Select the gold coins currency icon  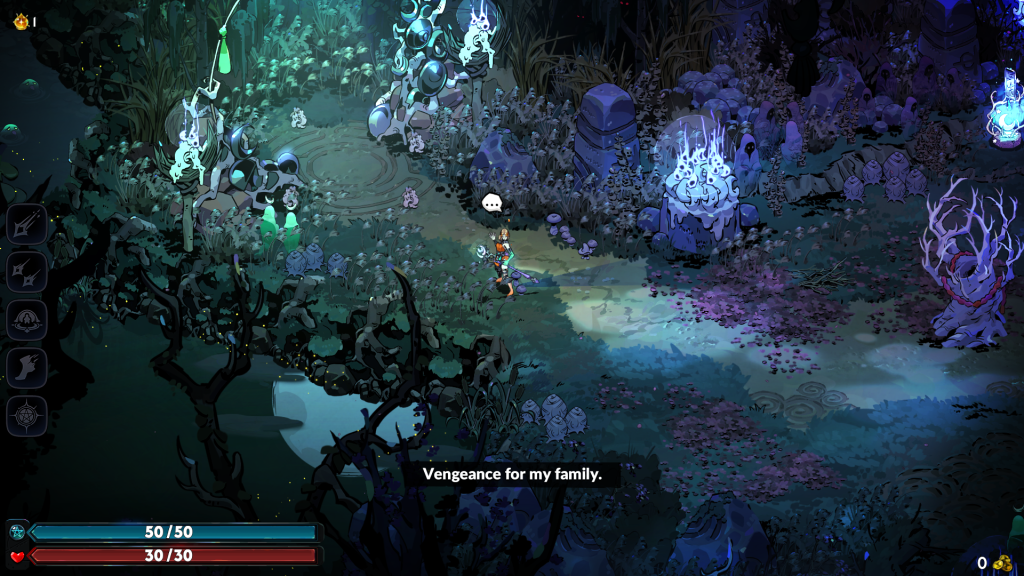[1003, 563]
